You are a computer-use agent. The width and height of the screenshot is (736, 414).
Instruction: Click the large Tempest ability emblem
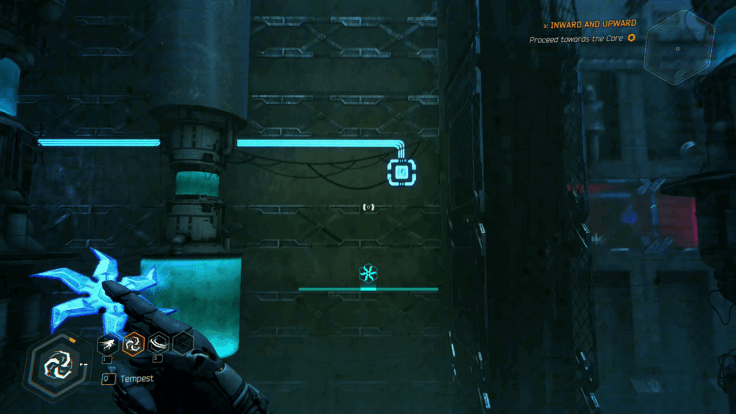tap(52, 364)
